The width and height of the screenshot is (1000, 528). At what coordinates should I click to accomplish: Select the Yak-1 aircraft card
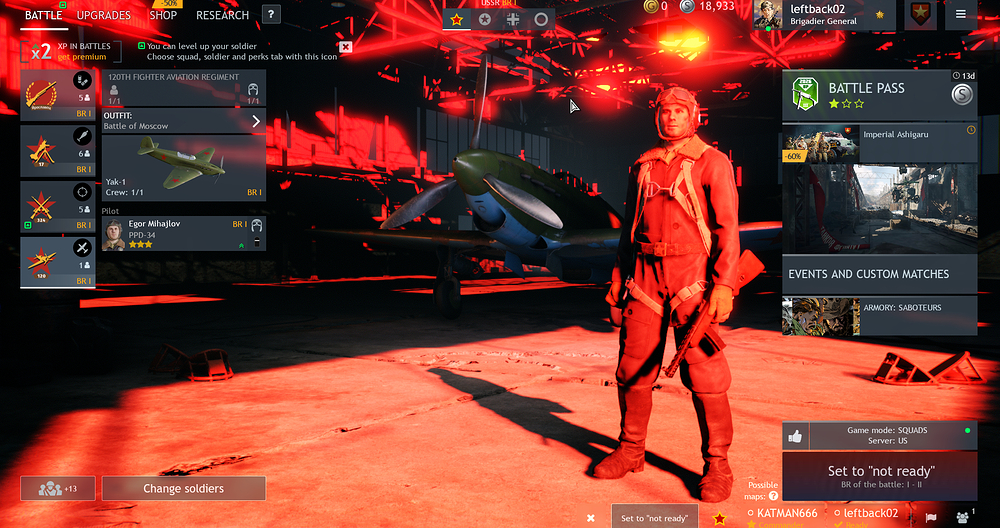[x=184, y=168]
